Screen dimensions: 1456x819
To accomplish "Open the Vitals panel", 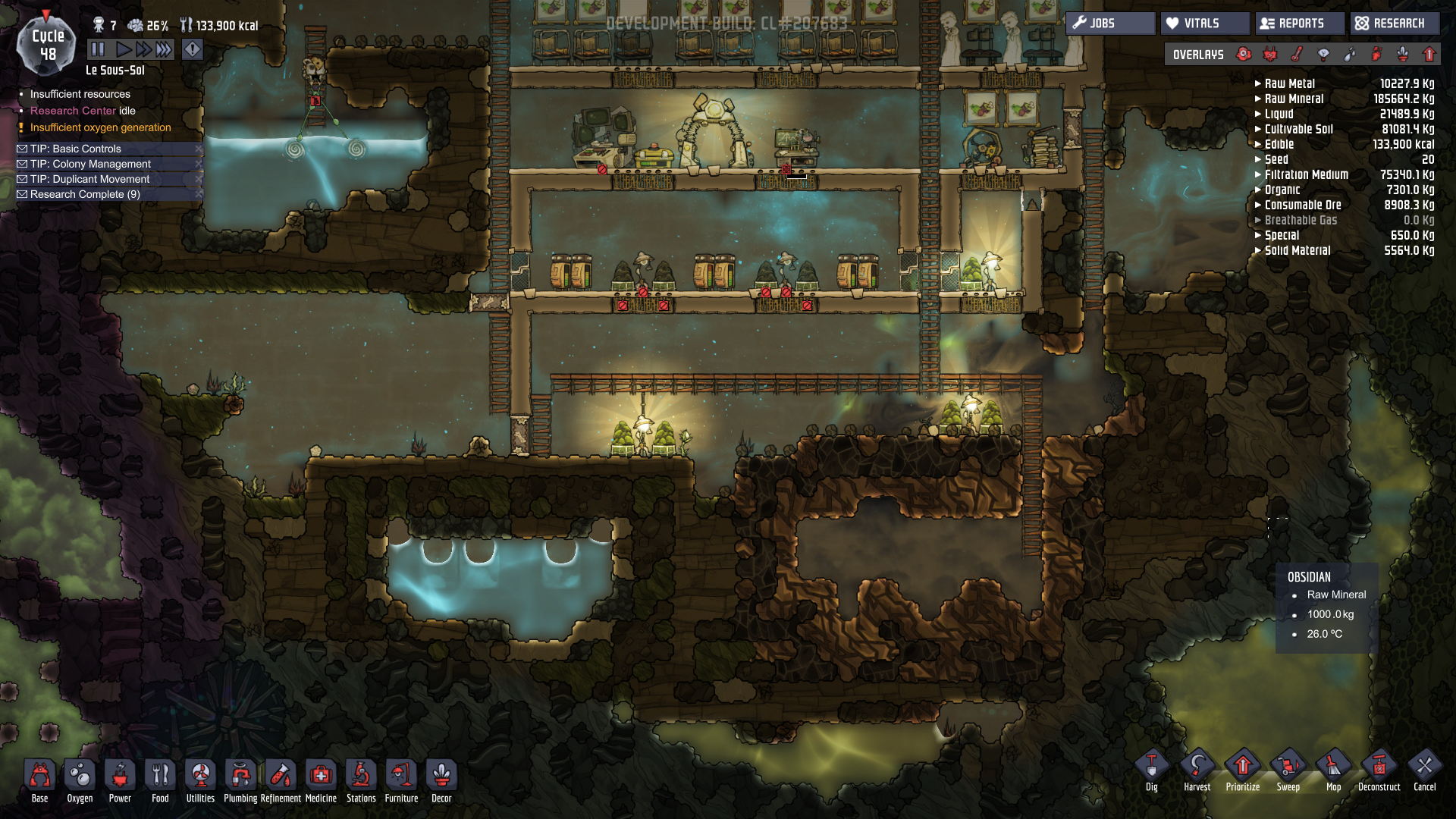I will (x=1204, y=24).
